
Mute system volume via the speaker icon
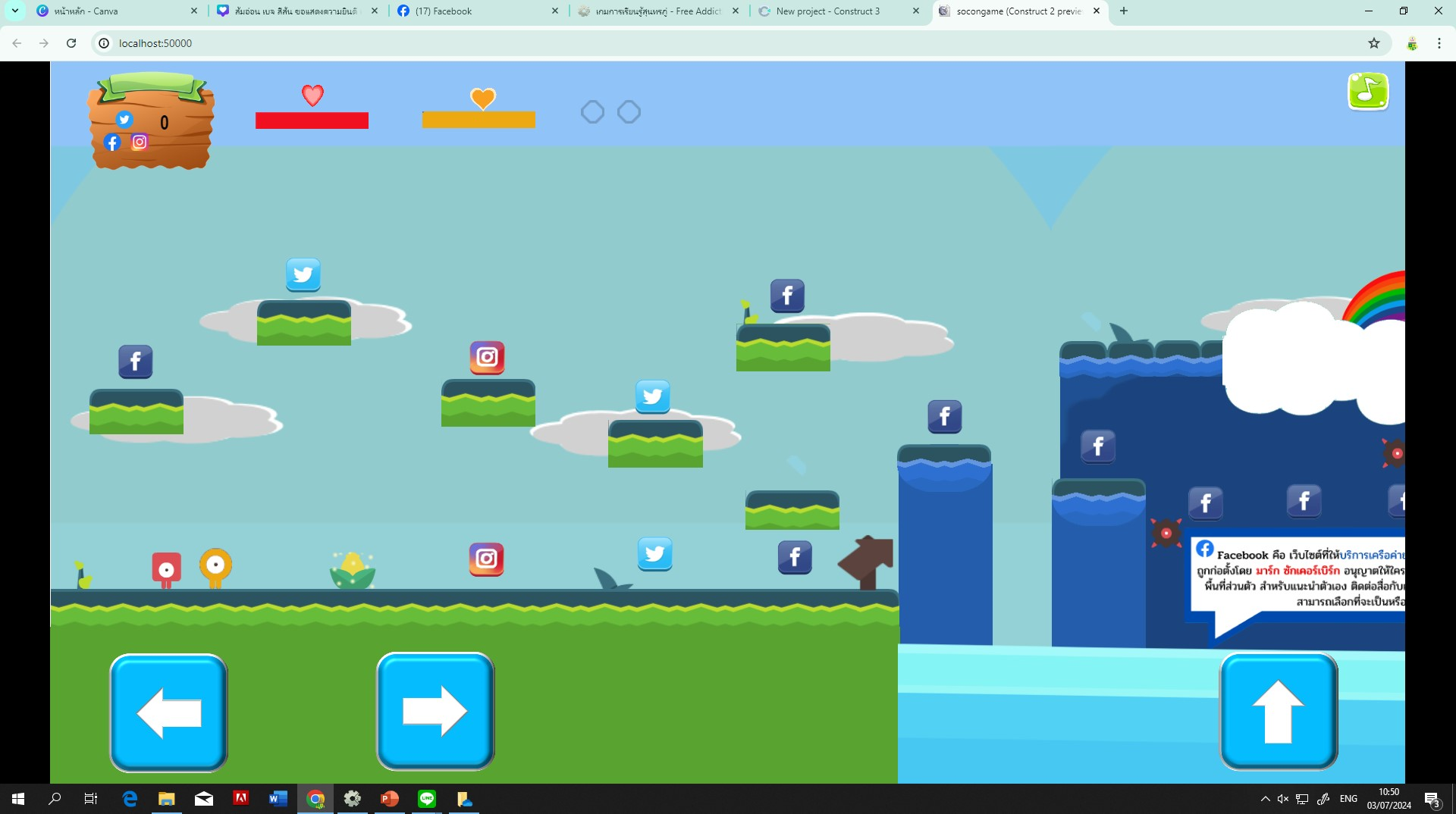pyautogui.click(x=1282, y=798)
